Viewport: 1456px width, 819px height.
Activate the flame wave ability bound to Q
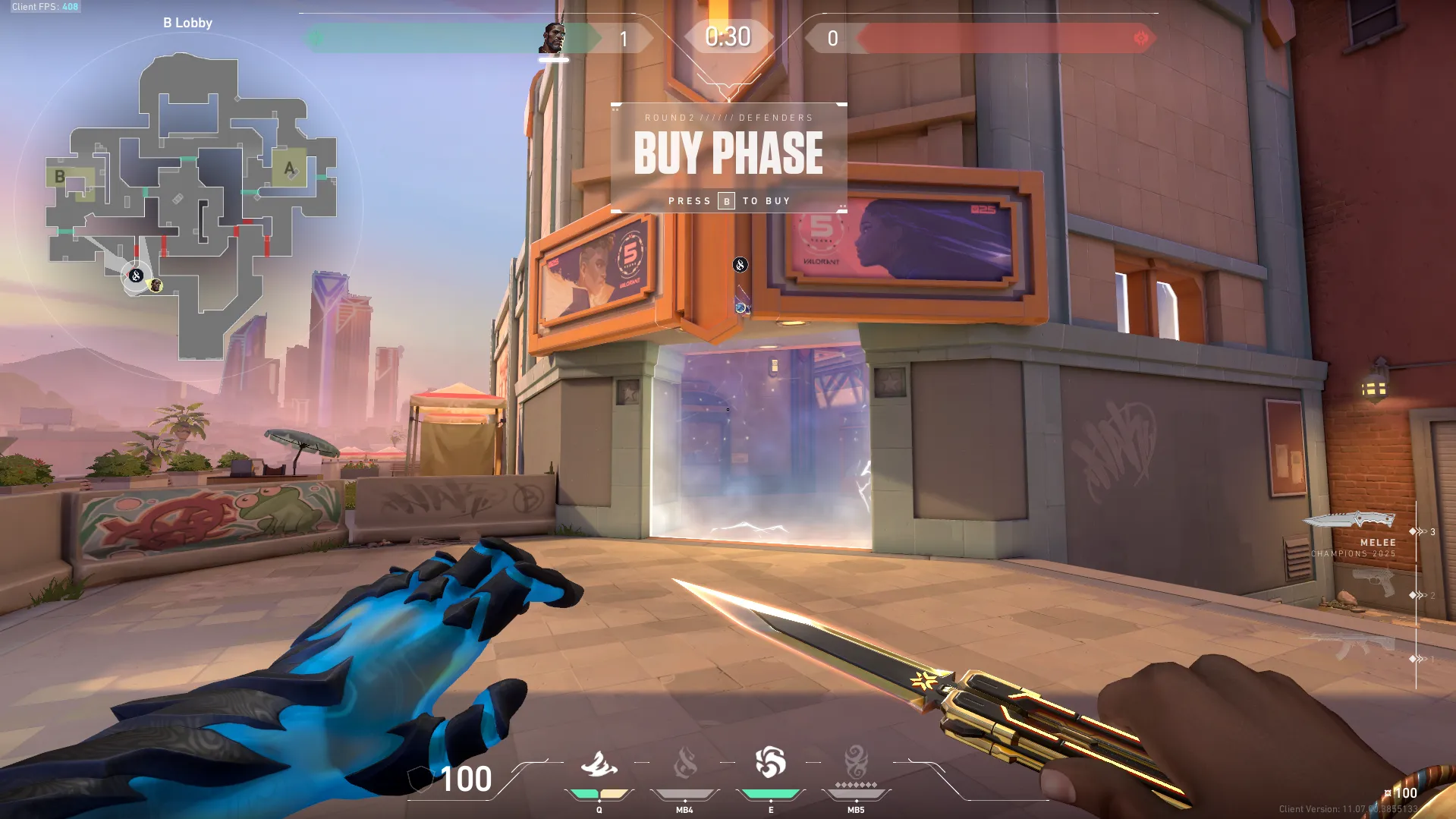(x=599, y=764)
